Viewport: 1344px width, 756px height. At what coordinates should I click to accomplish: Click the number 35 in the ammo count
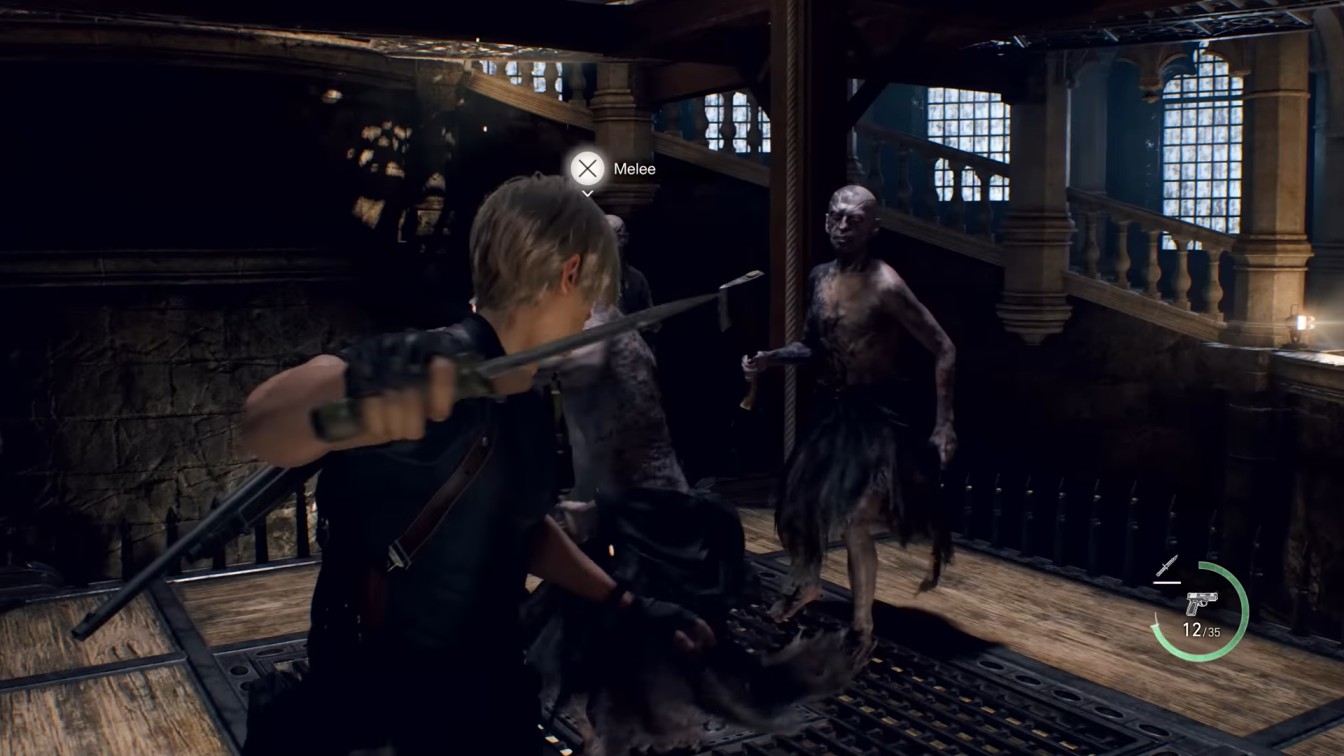pyautogui.click(x=1216, y=630)
